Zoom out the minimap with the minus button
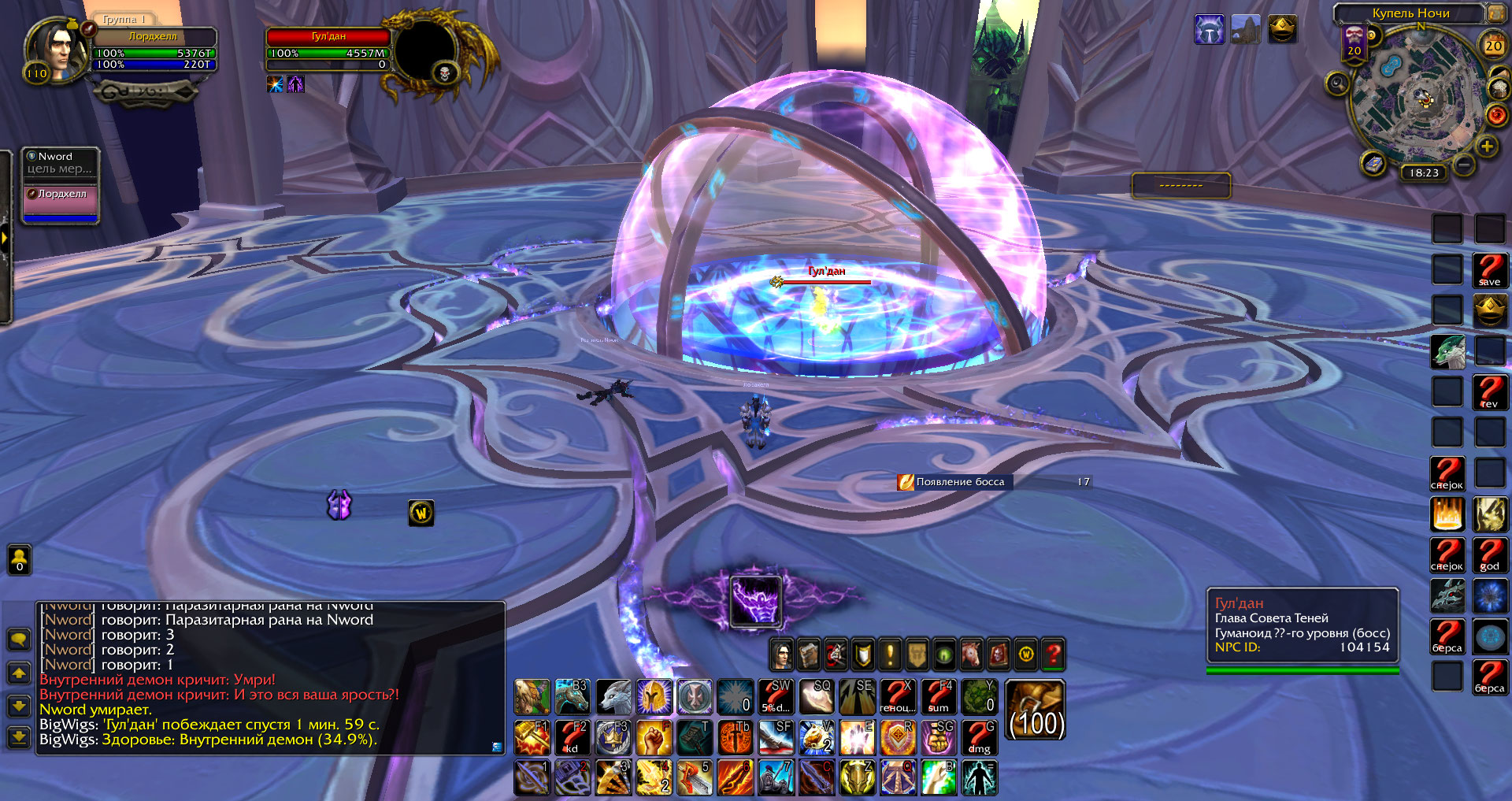Screen dimensions: 1512x801 (x=1464, y=165)
